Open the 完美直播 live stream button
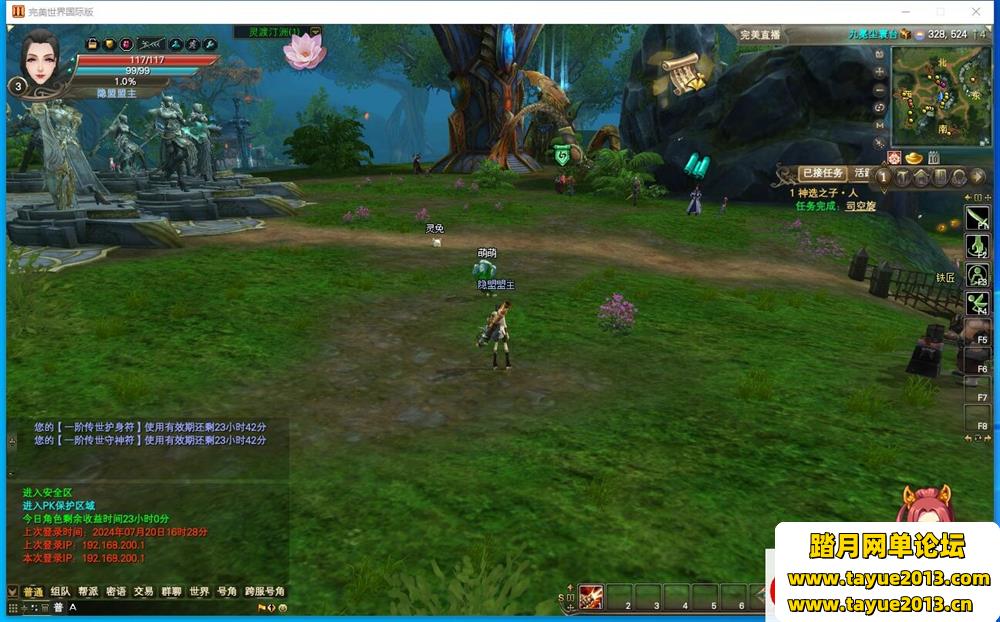The width and height of the screenshot is (1000, 622). point(760,35)
